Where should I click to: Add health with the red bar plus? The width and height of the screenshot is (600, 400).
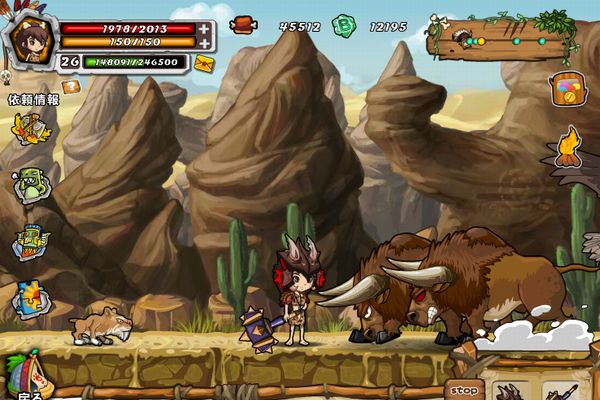coord(204,29)
